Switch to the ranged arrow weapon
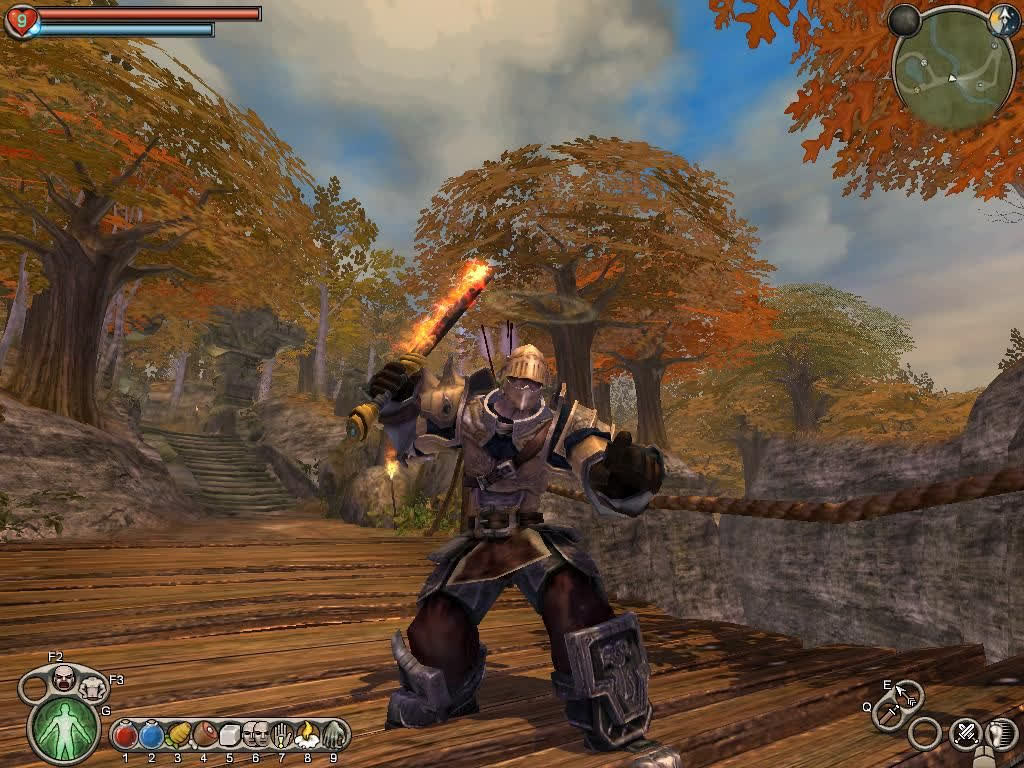The height and width of the screenshot is (768, 1024). [x=906, y=692]
